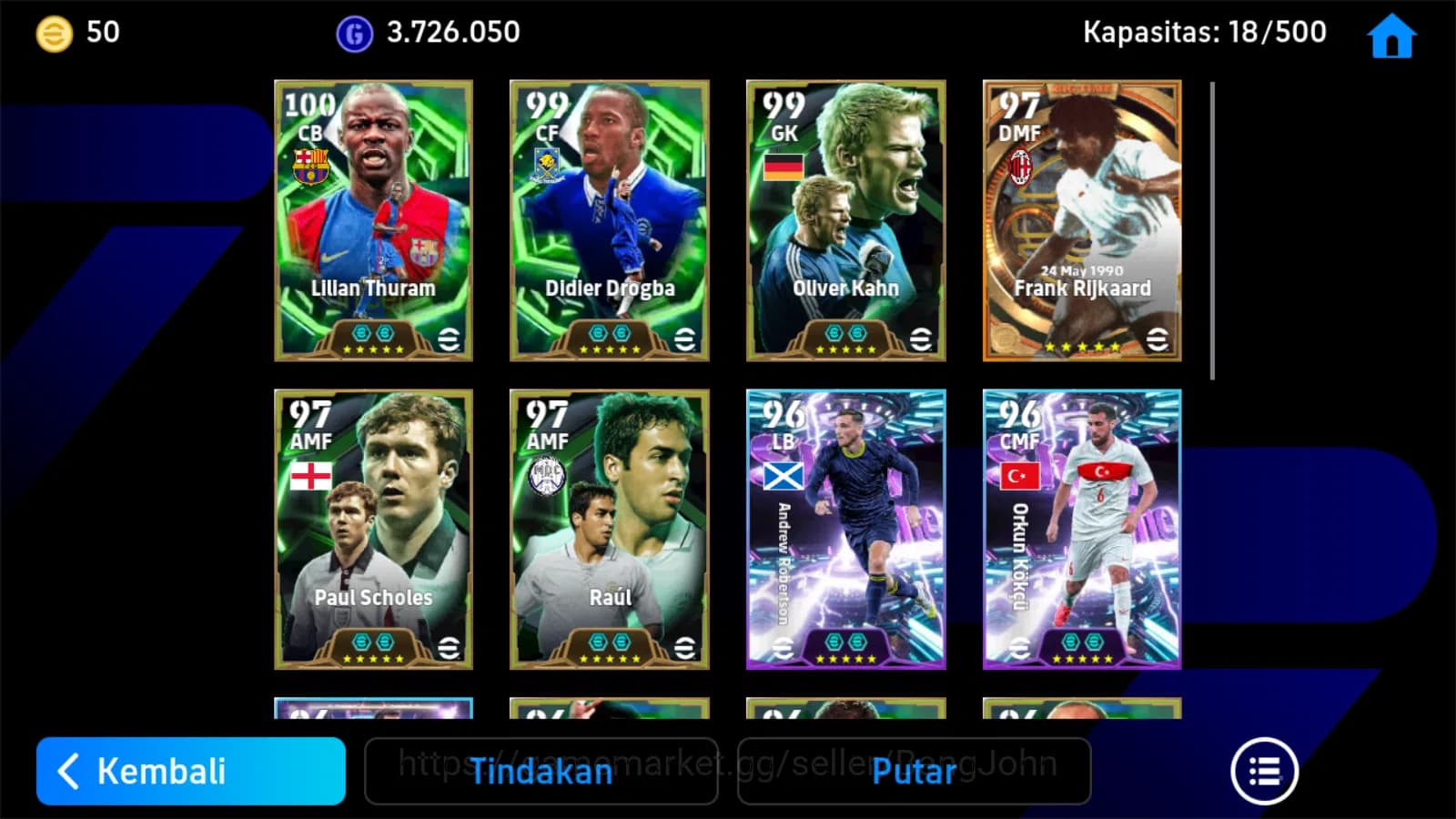Click the England flag on Paul Scholes's card
Screen dimensions: 1456x819
point(310,476)
